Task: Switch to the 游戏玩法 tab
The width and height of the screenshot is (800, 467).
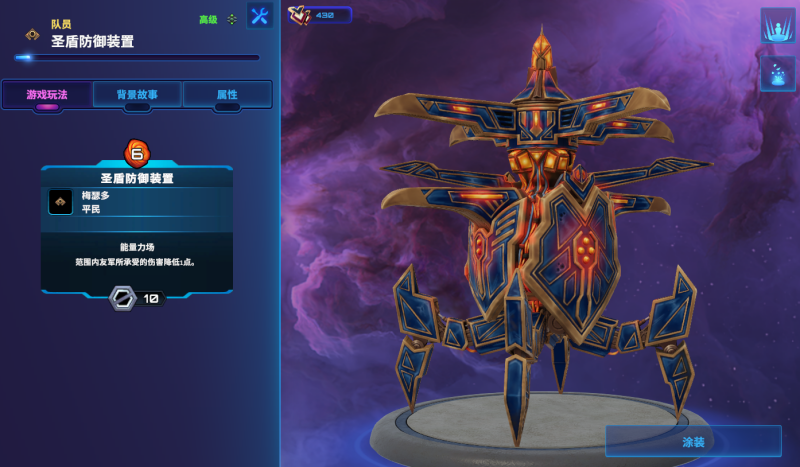Action: pos(47,95)
